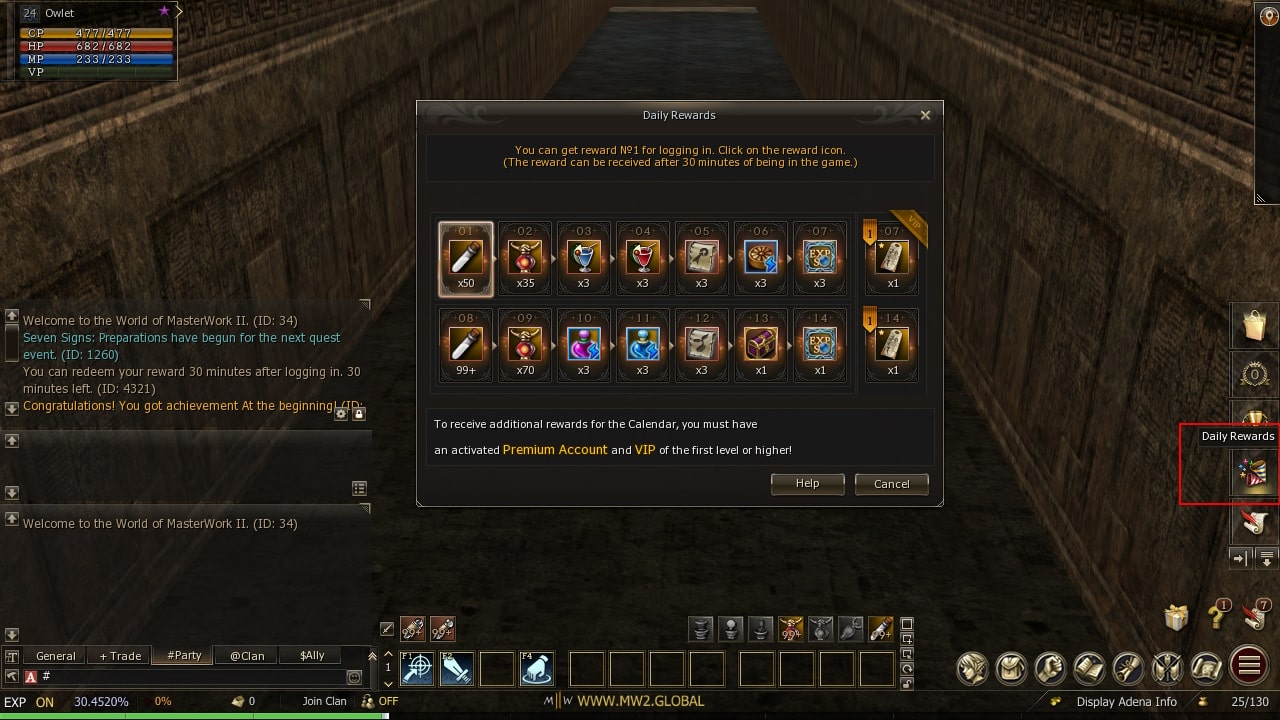The image size is (1280, 720).
Task: Click the up arrow for shortcut bar page
Action: pyautogui.click(x=388, y=653)
